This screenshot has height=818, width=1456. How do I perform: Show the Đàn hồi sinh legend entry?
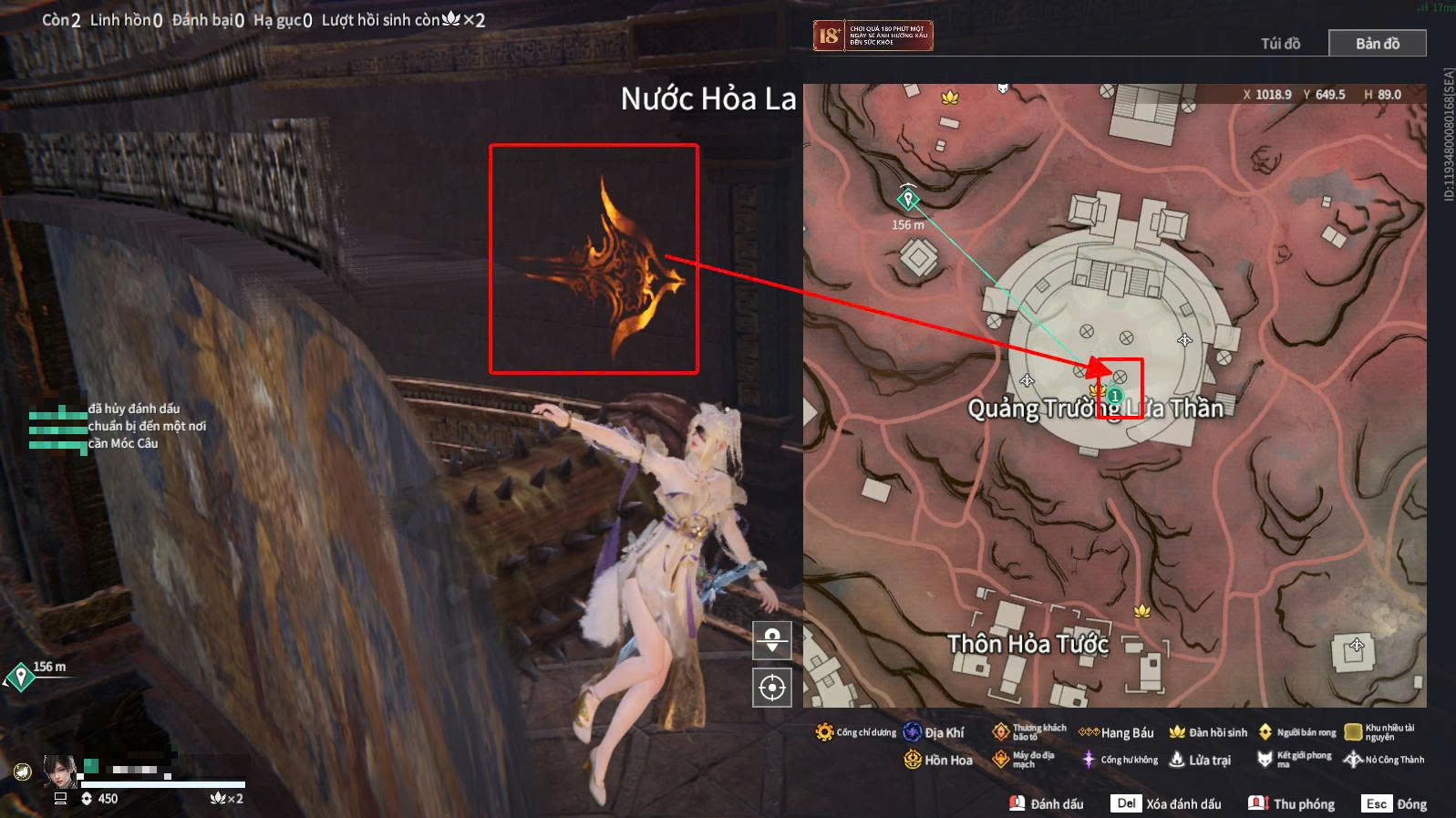click(1208, 732)
